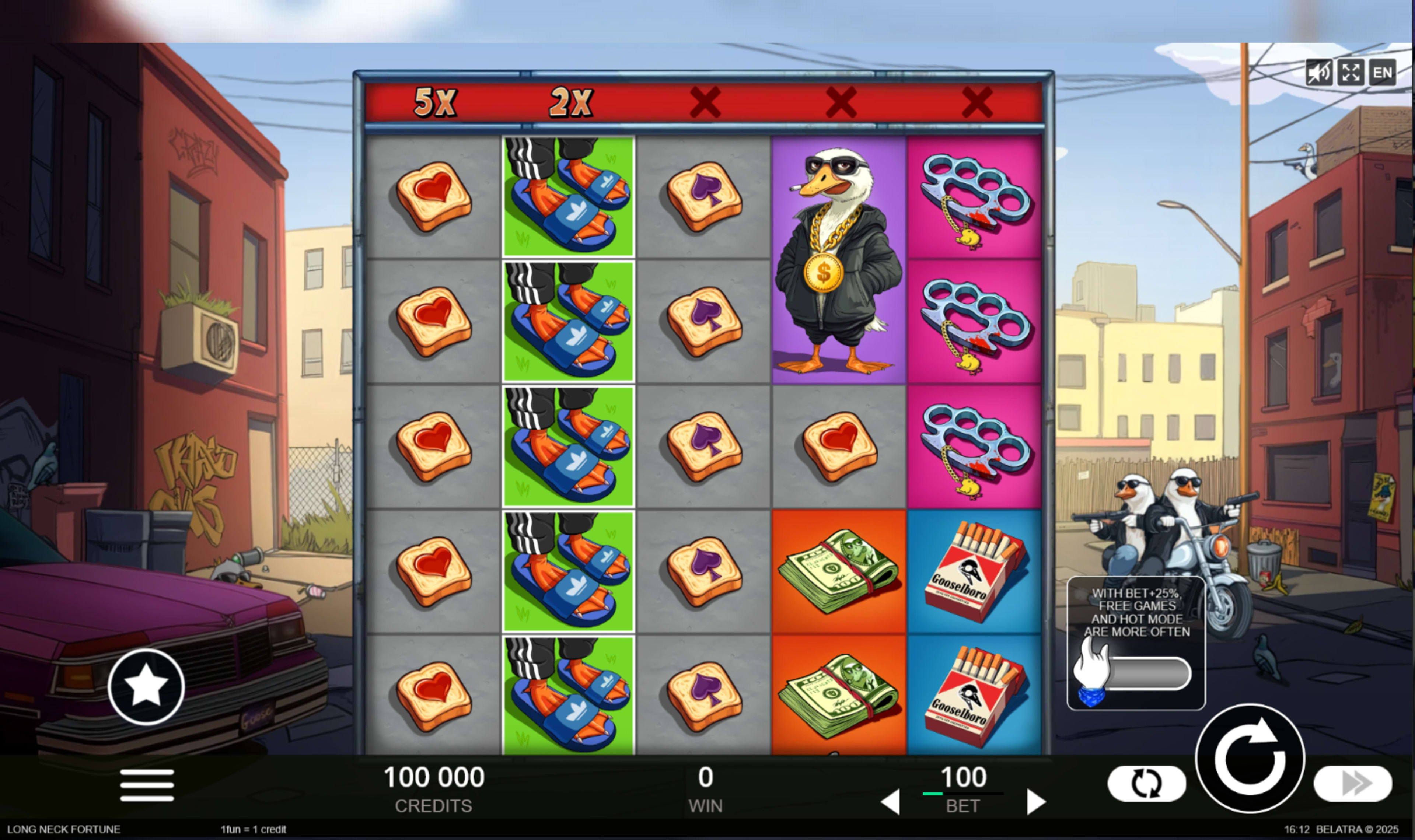The height and width of the screenshot is (840, 1415).
Task: Increase the bet with the right arrow
Action: tap(1037, 804)
